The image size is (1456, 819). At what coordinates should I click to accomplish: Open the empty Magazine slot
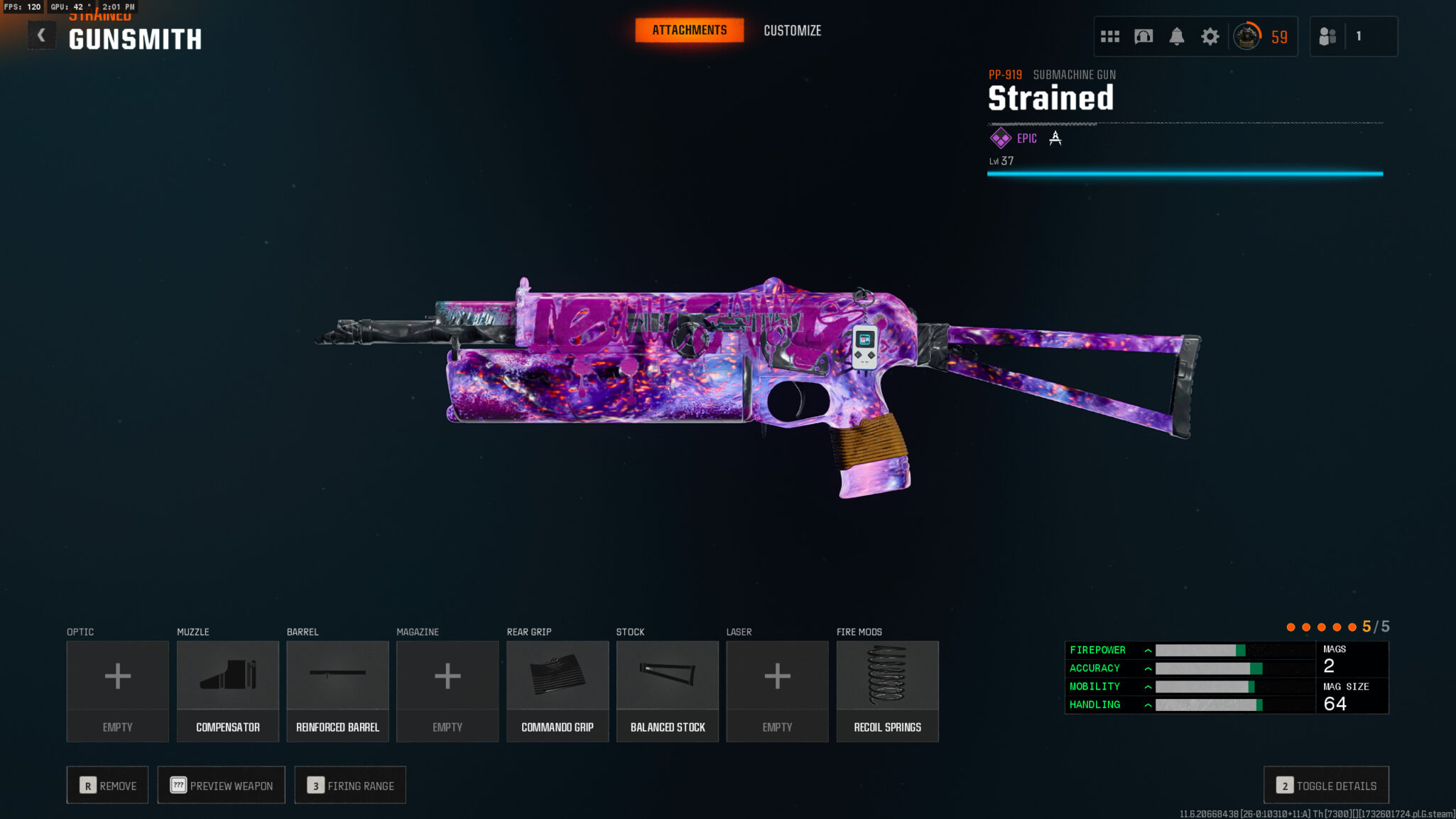coord(447,690)
